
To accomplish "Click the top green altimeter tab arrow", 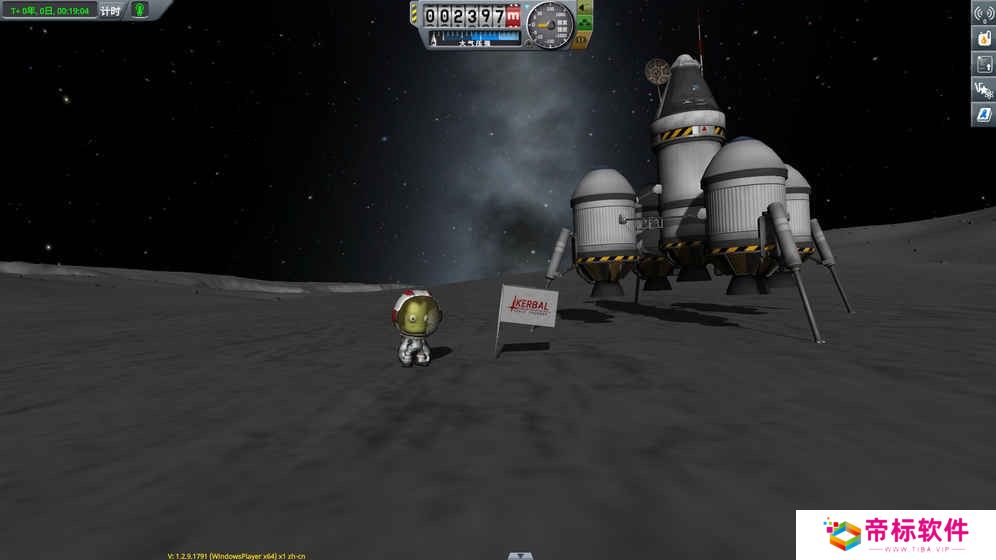I will 585,8.
